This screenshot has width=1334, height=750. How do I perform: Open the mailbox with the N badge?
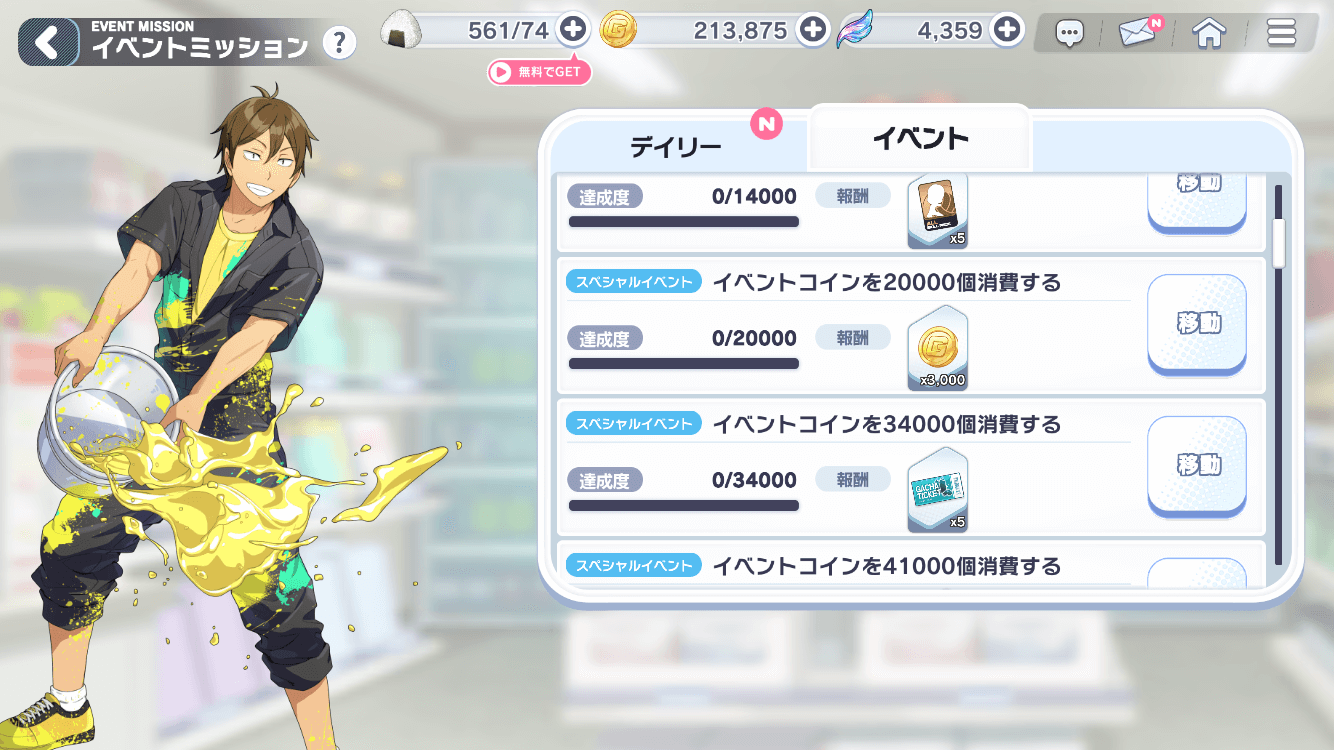(1137, 32)
